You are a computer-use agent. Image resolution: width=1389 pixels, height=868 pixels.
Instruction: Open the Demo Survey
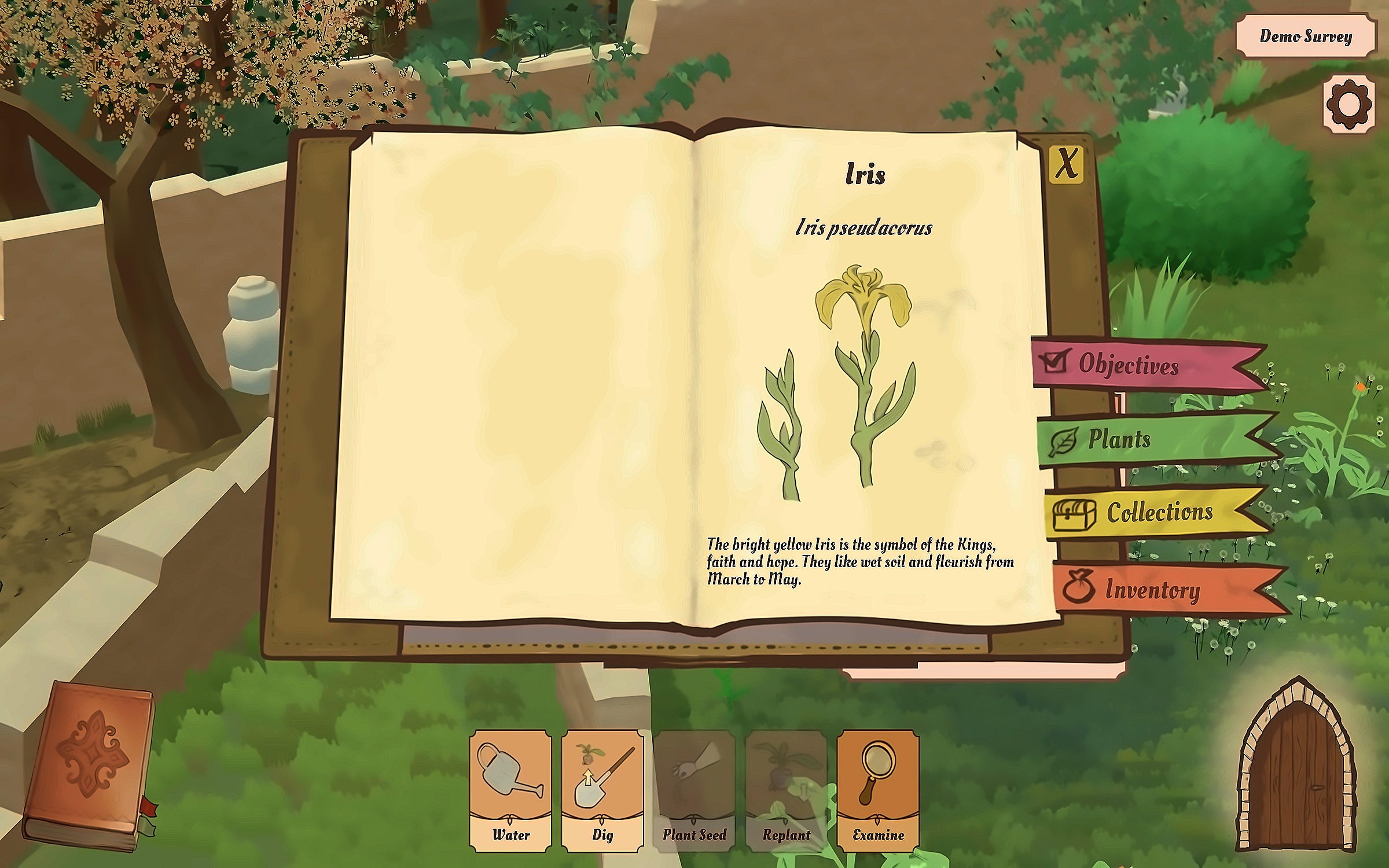(1306, 36)
